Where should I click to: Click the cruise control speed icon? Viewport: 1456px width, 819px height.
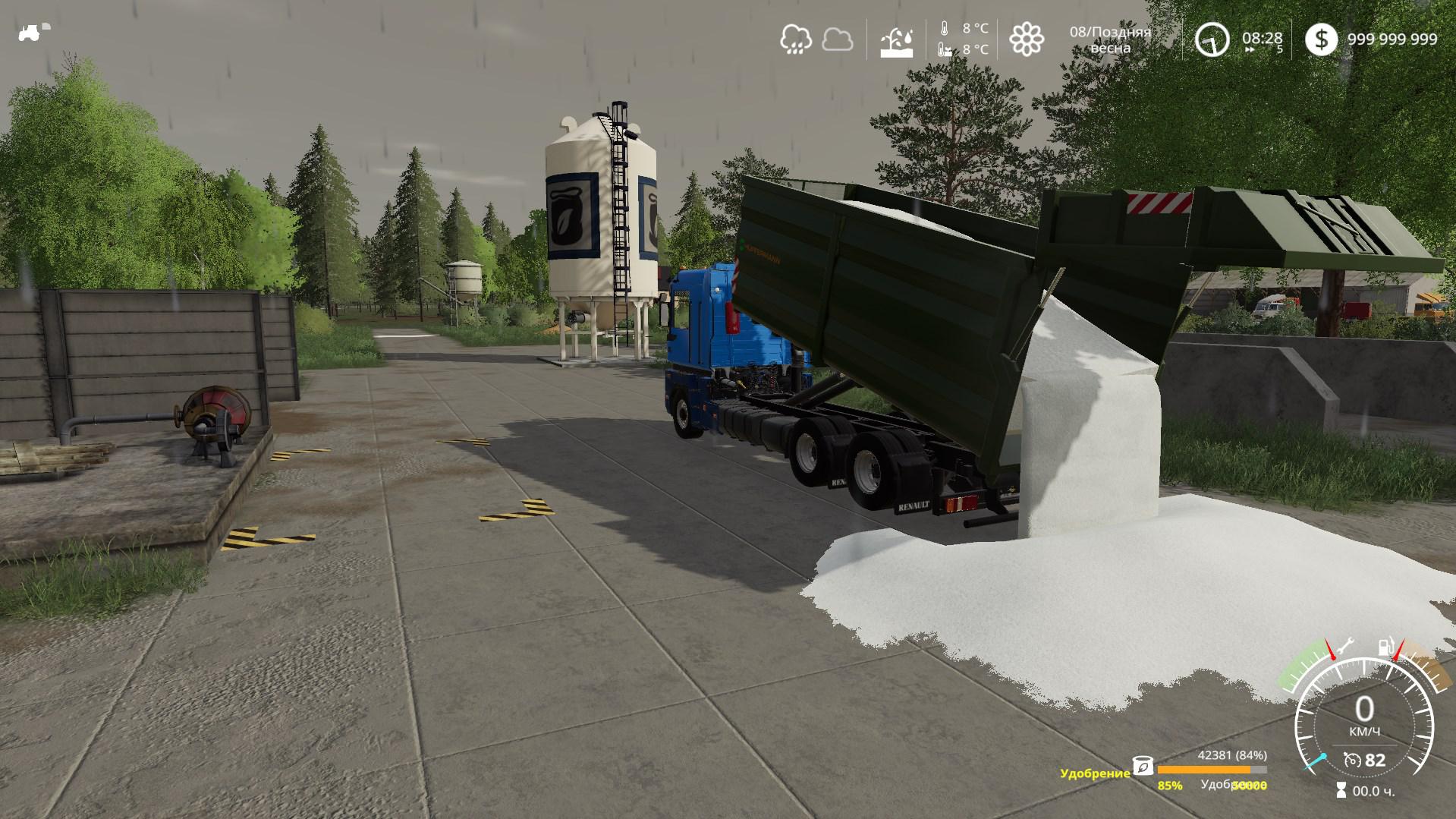1351,760
